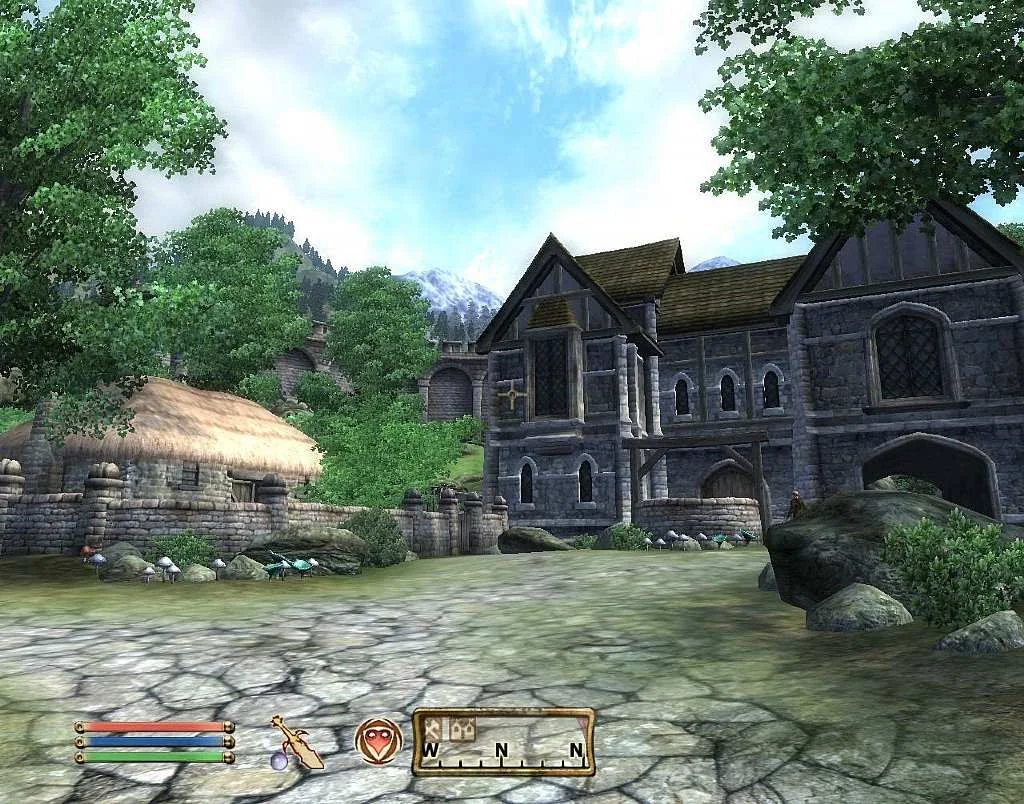Click the castle-shaped city marker on the compass
Screen dimensions: 1024x804
tap(461, 728)
